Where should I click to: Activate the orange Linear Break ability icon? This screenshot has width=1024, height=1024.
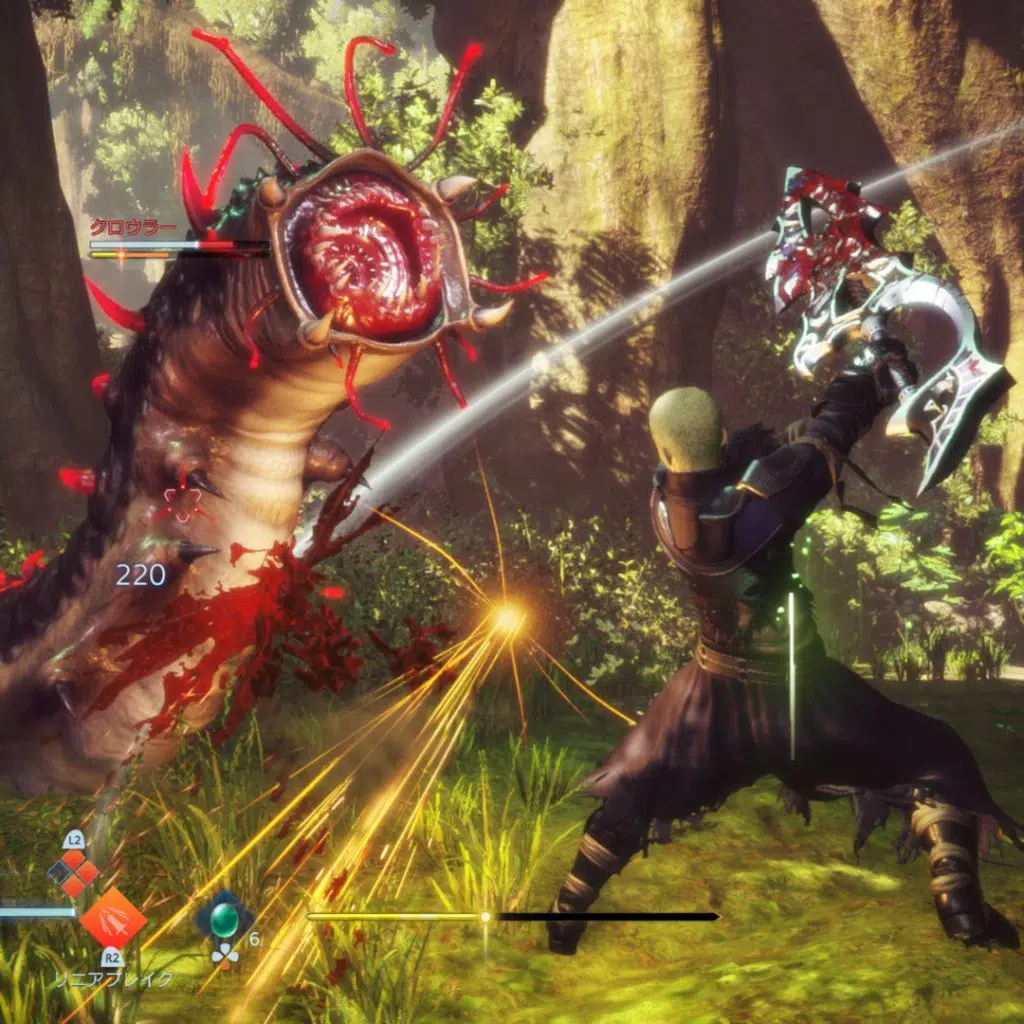coord(112,917)
